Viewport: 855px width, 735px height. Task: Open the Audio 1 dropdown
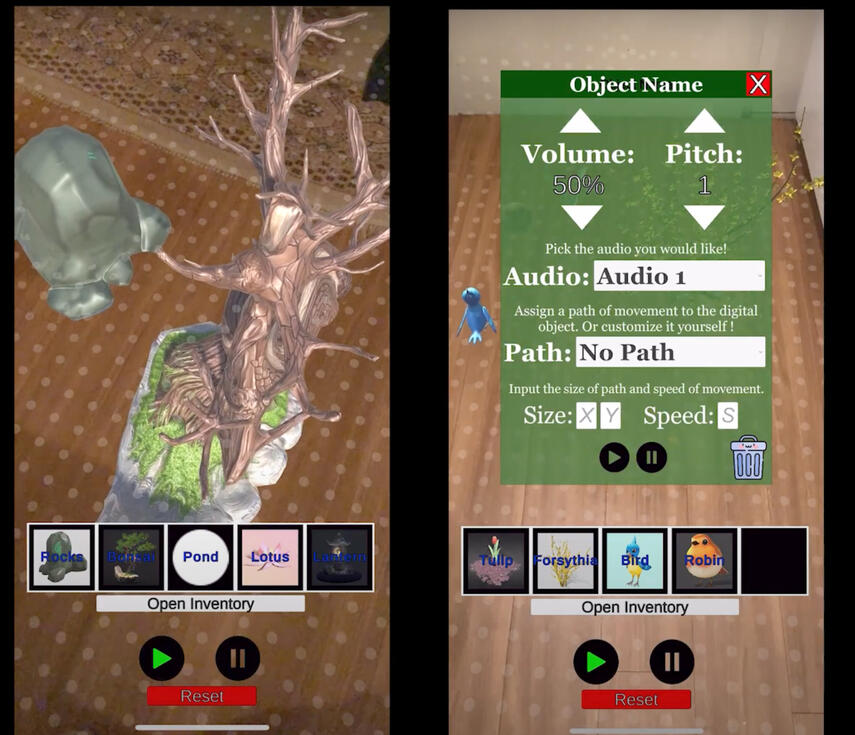679,276
